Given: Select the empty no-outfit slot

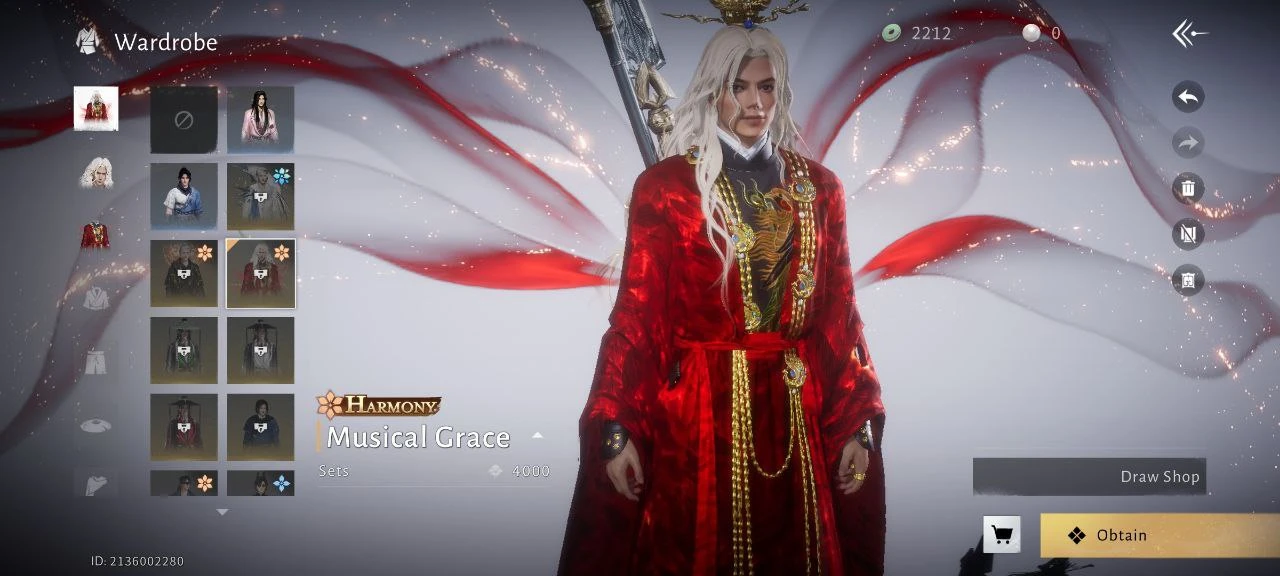Looking at the screenshot, I should click(184, 120).
